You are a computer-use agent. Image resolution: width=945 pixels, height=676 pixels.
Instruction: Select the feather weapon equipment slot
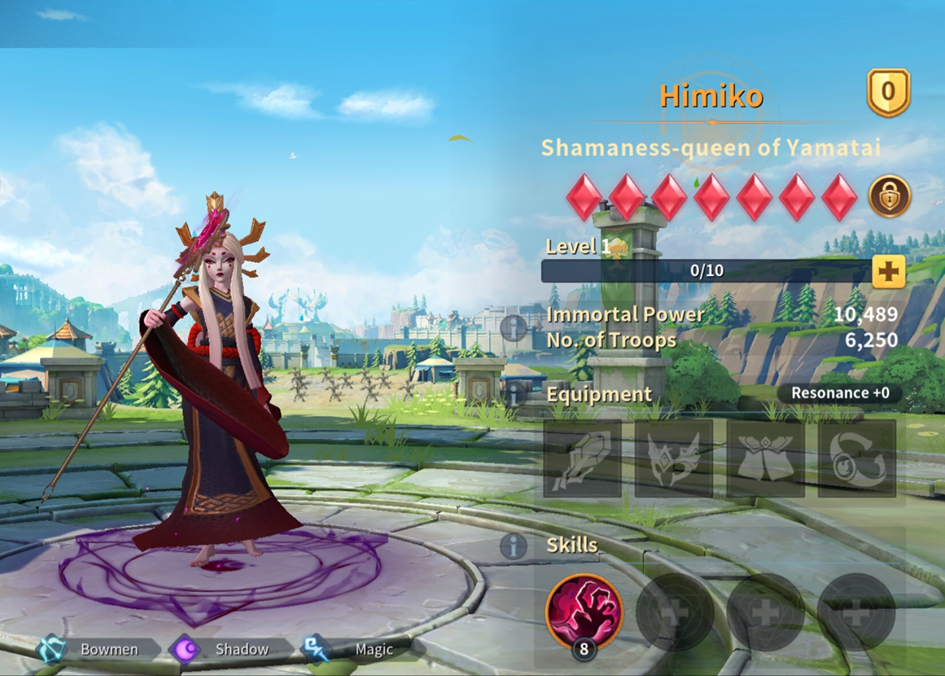click(582, 459)
